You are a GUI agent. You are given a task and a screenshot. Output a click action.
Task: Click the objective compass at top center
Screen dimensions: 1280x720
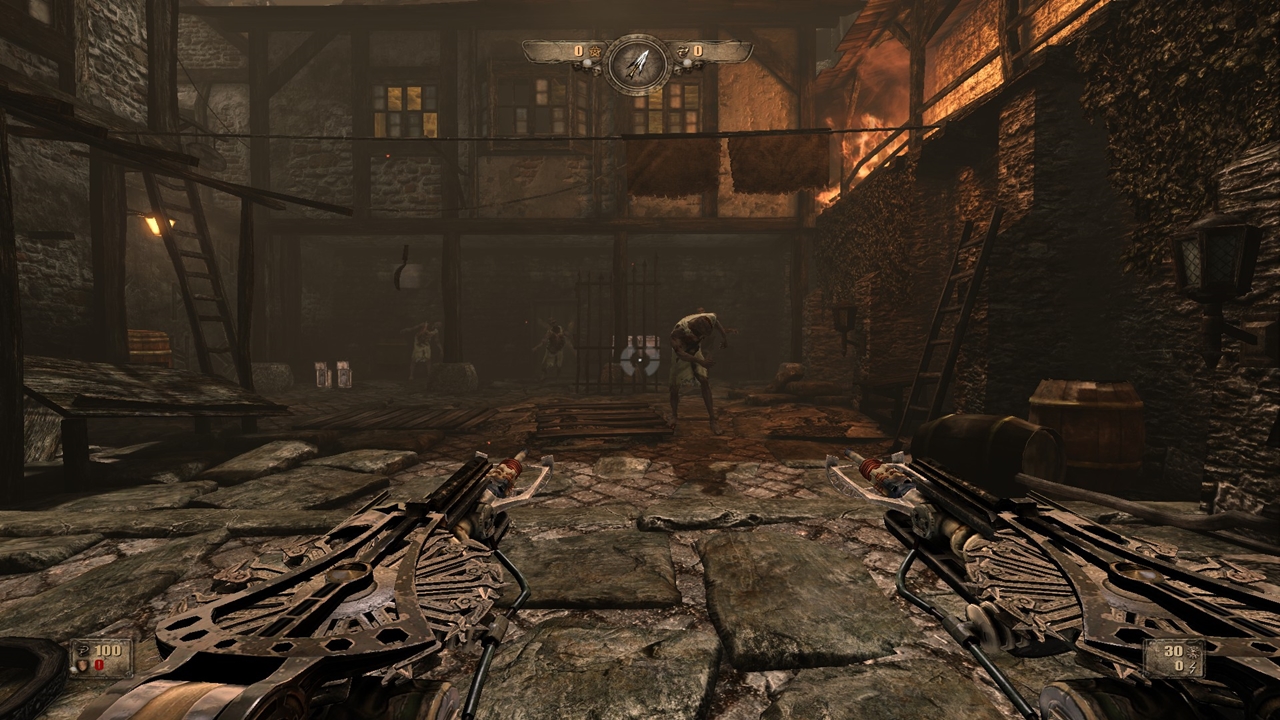tap(637, 63)
